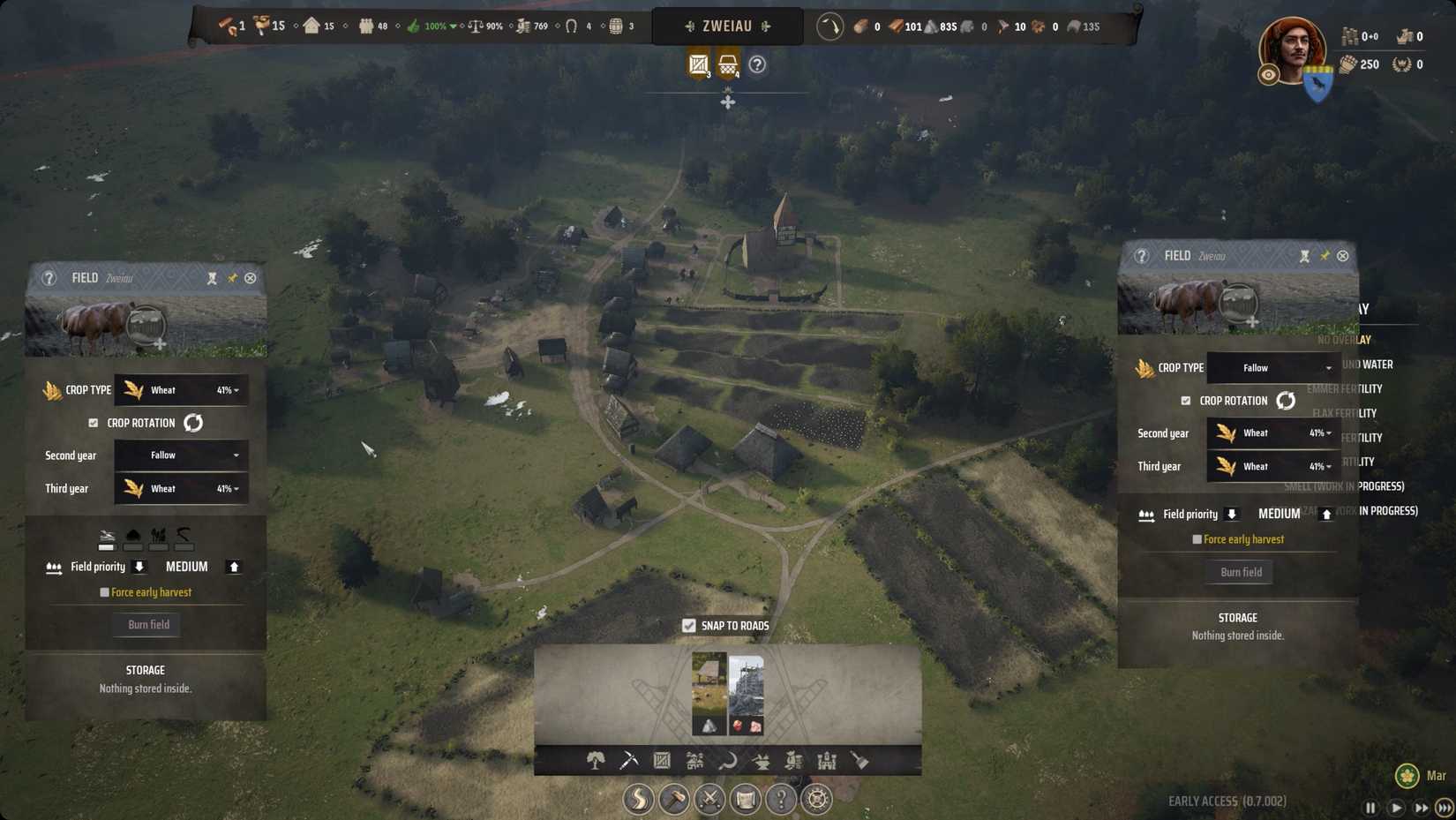Open the Fallow crop type dropdown
Image resolution: width=1456 pixels, height=820 pixels.
point(1272,368)
